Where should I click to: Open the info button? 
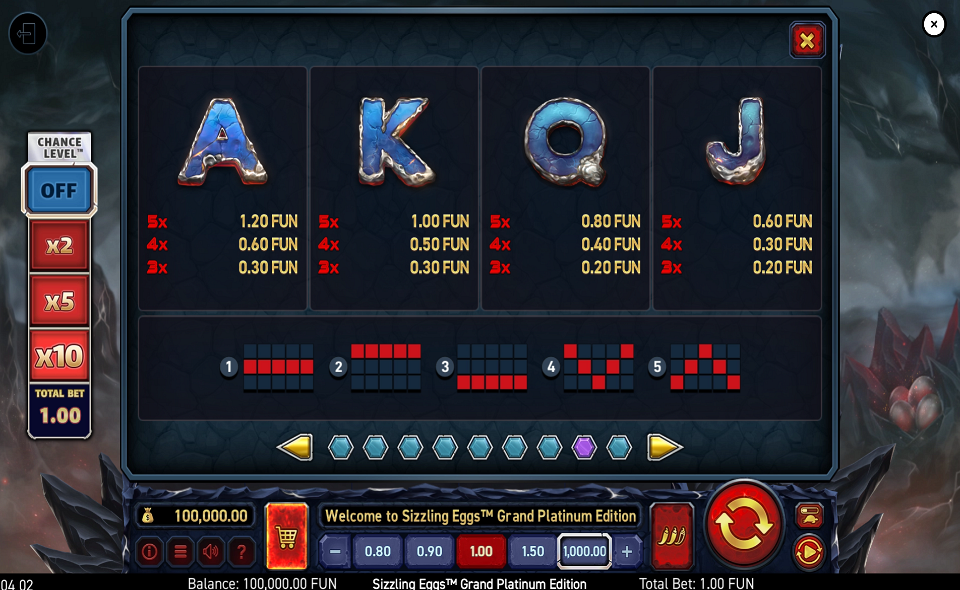(x=150, y=550)
